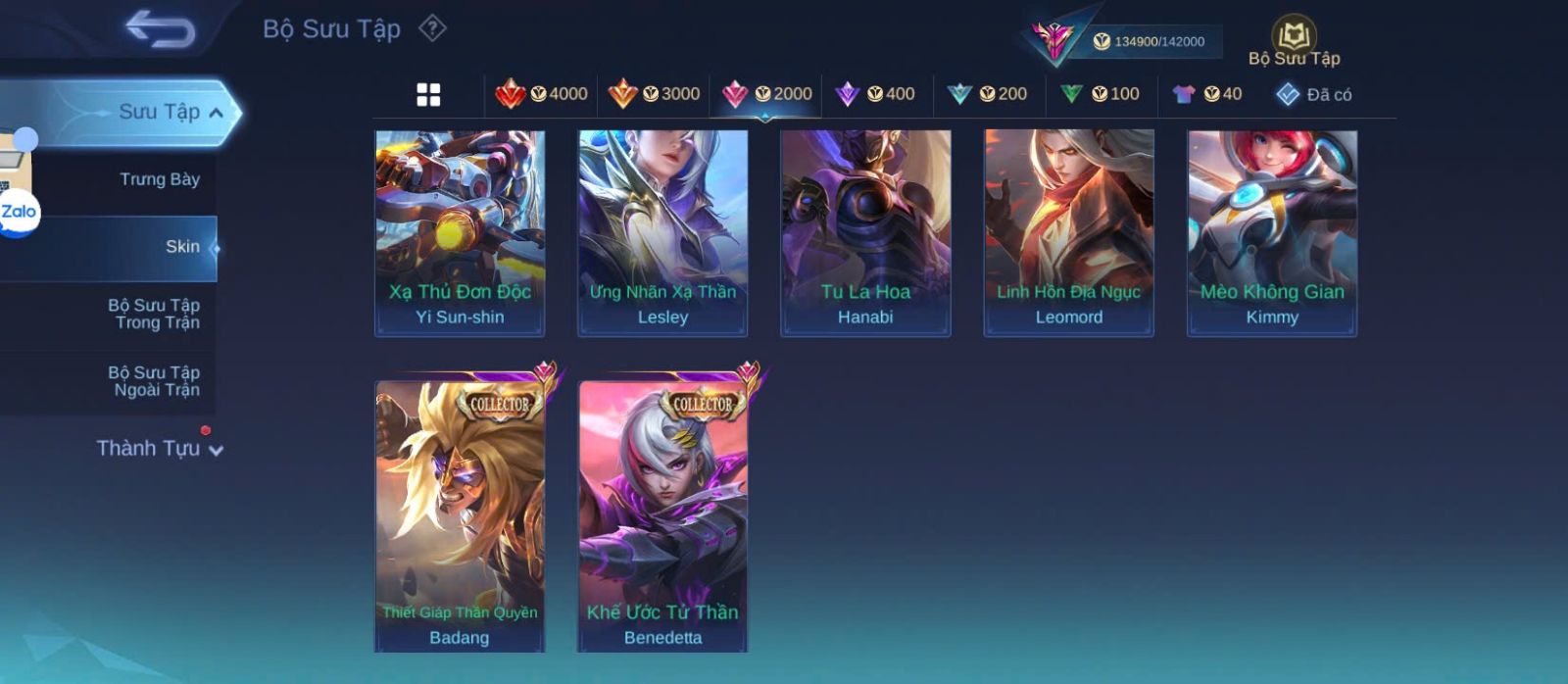Select the 2000 points tier tab
Viewport: 1568px width, 684px height.
(x=766, y=94)
